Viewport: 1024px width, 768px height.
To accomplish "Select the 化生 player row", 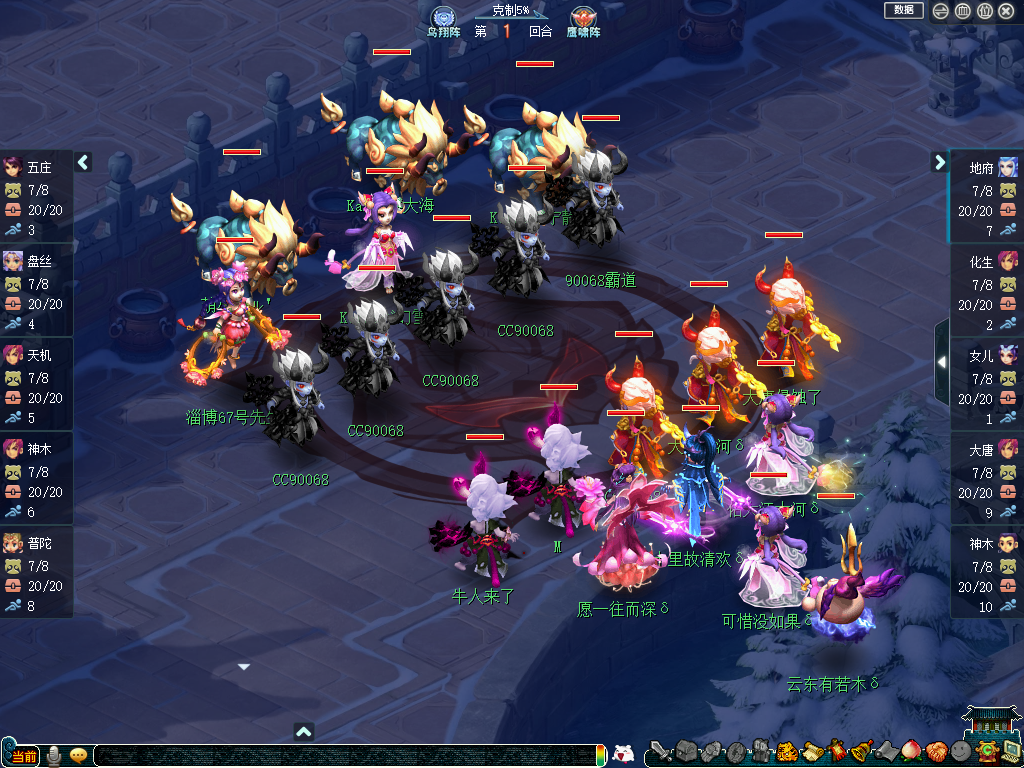I will pyautogui.click(x=986, y=291).
